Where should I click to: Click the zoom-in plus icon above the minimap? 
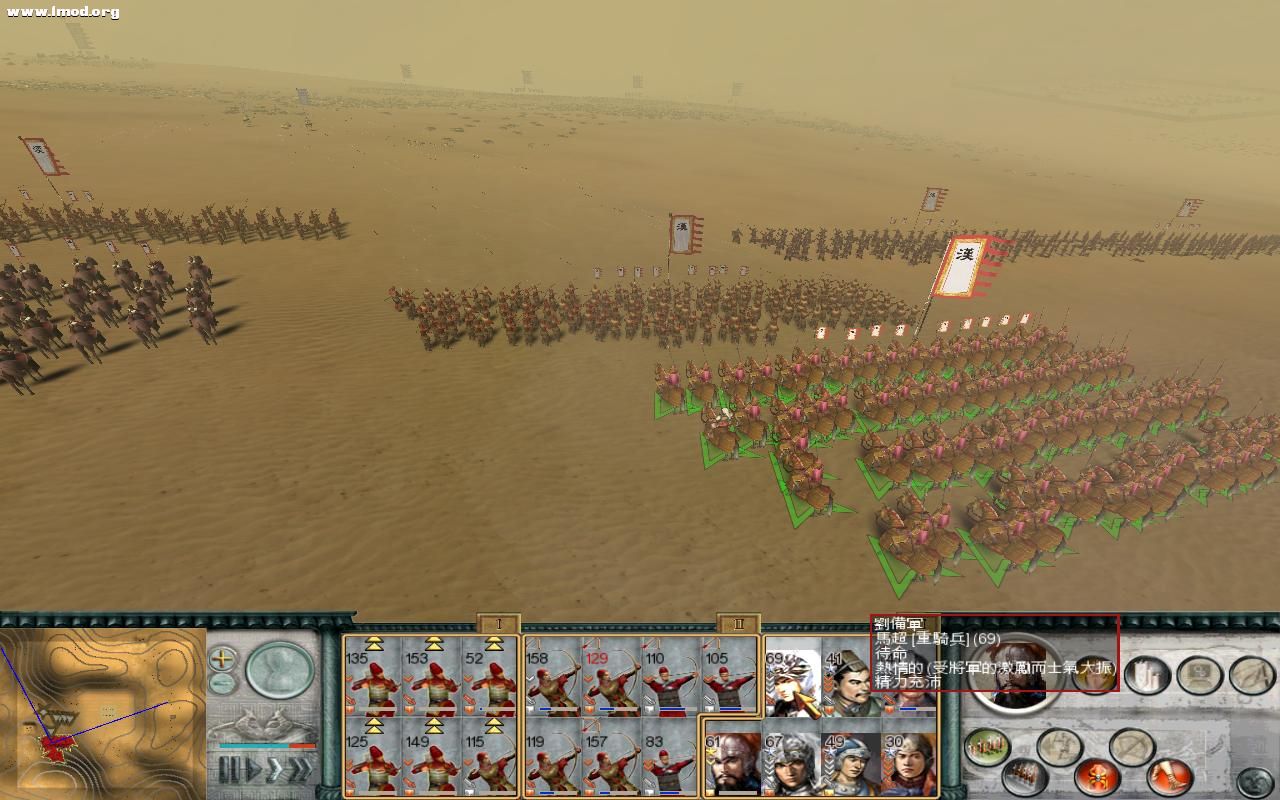(x=222, y=658)
